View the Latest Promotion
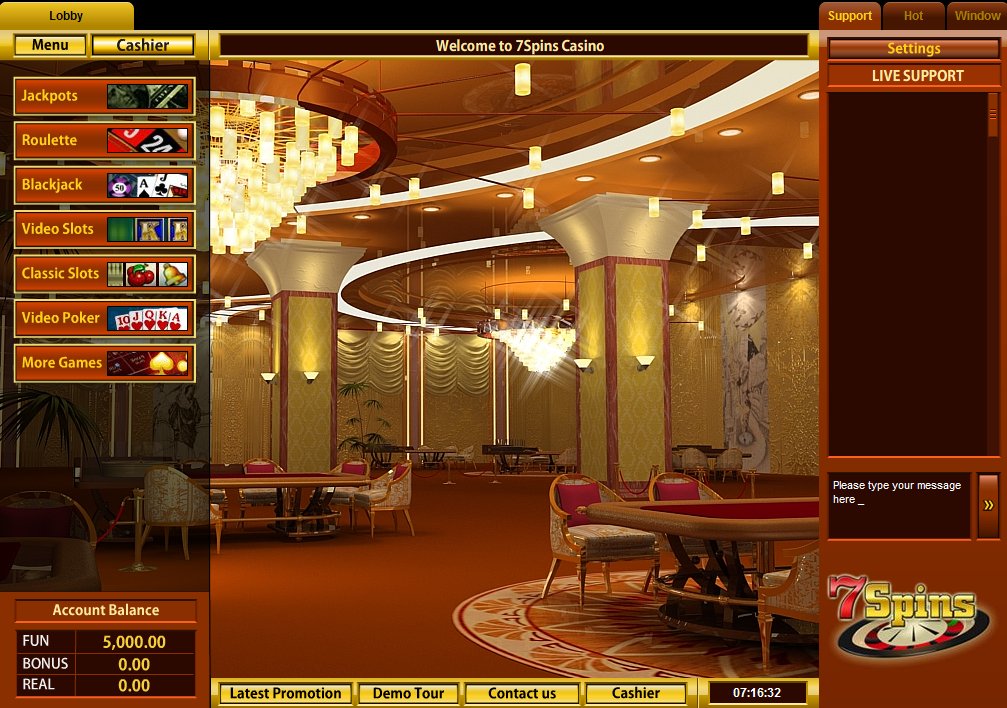 pyautogui.click(x=285, y=693)
